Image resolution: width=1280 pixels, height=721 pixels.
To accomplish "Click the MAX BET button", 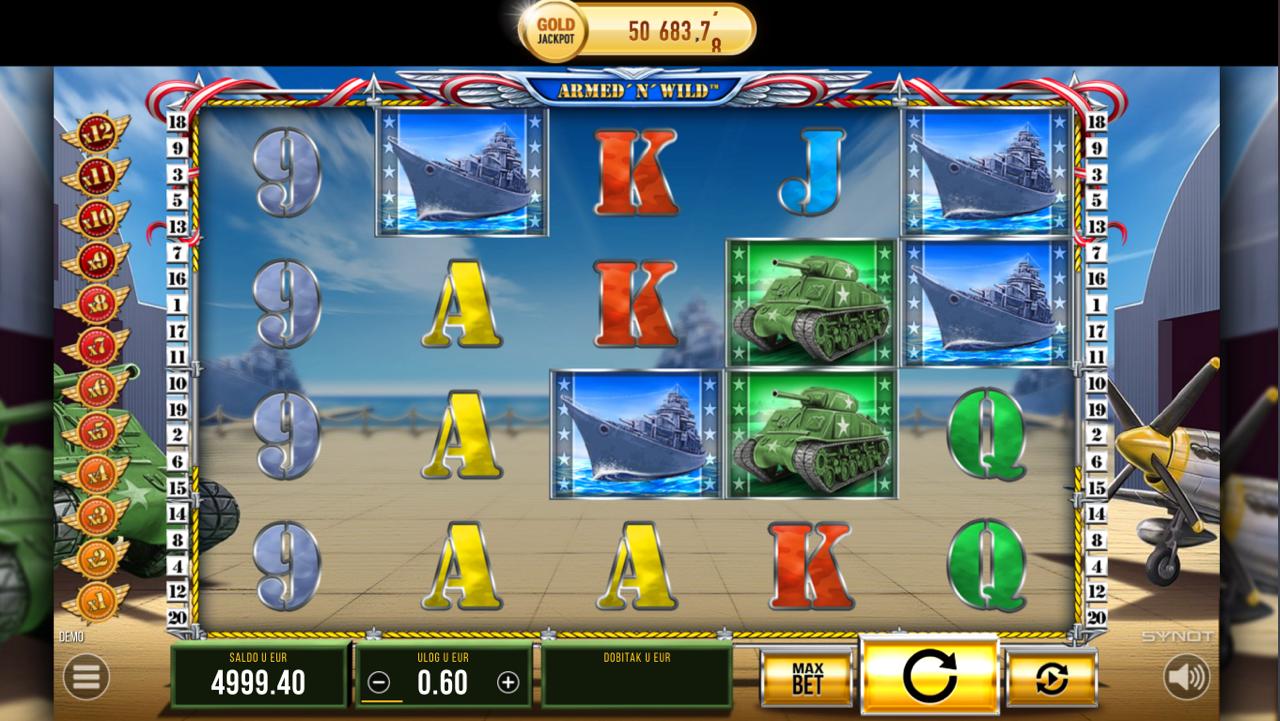I will 806,678.
